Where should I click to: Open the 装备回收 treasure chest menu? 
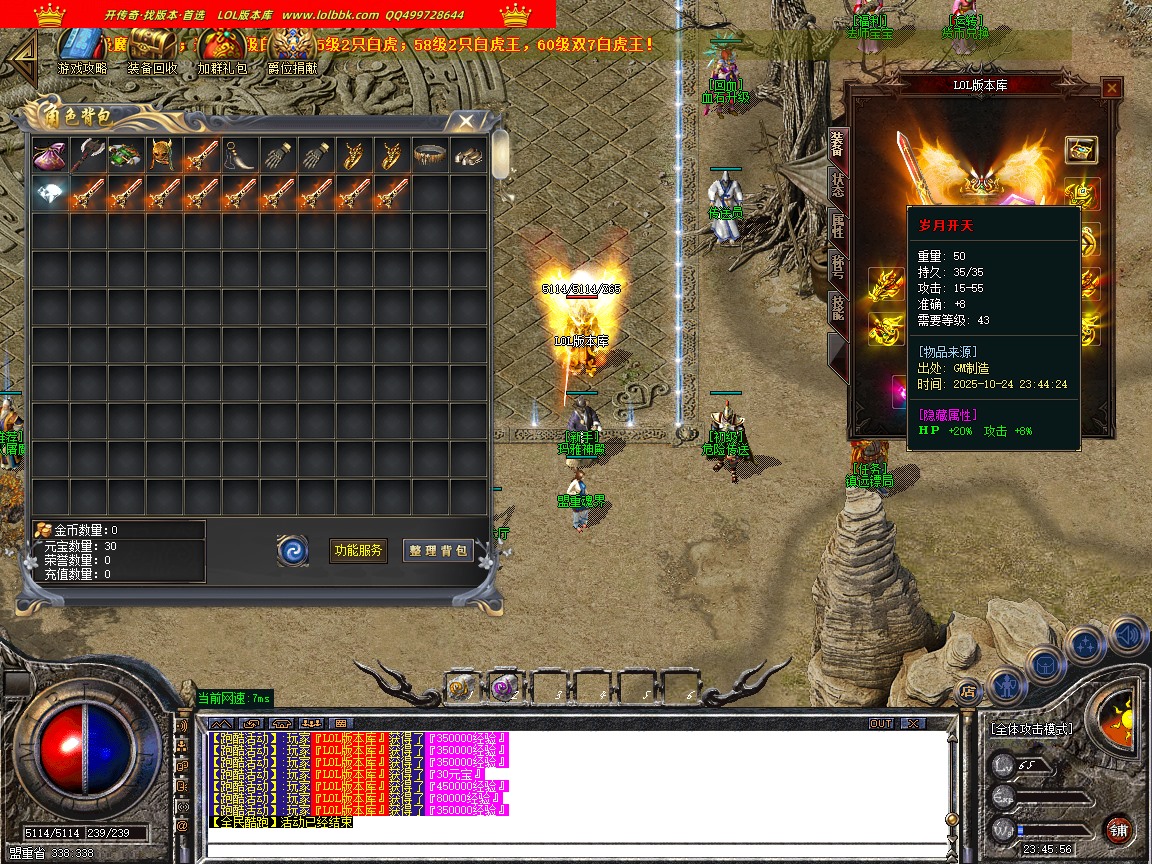152,46
